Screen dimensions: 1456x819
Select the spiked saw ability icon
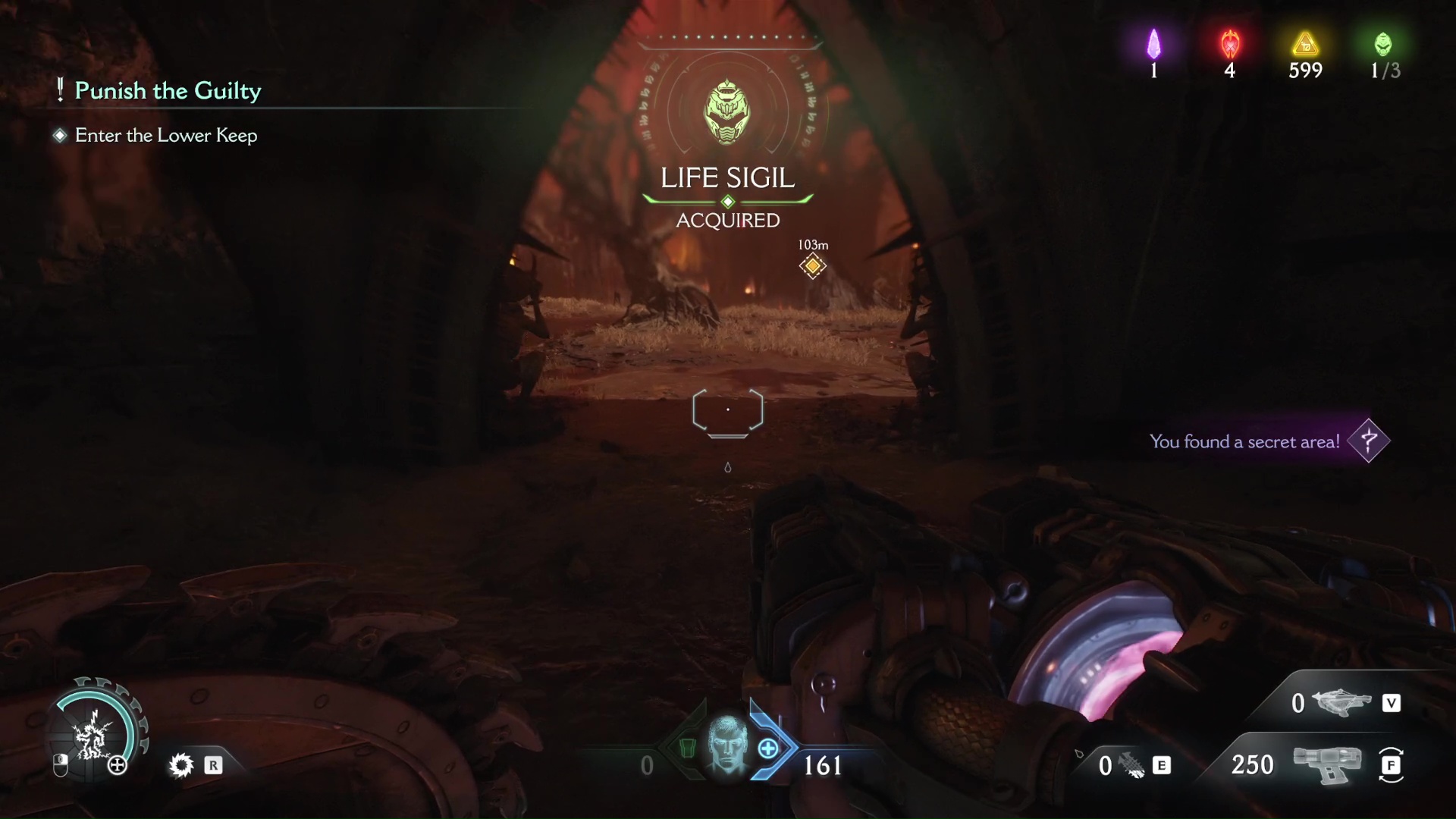(x=181, y=765)
